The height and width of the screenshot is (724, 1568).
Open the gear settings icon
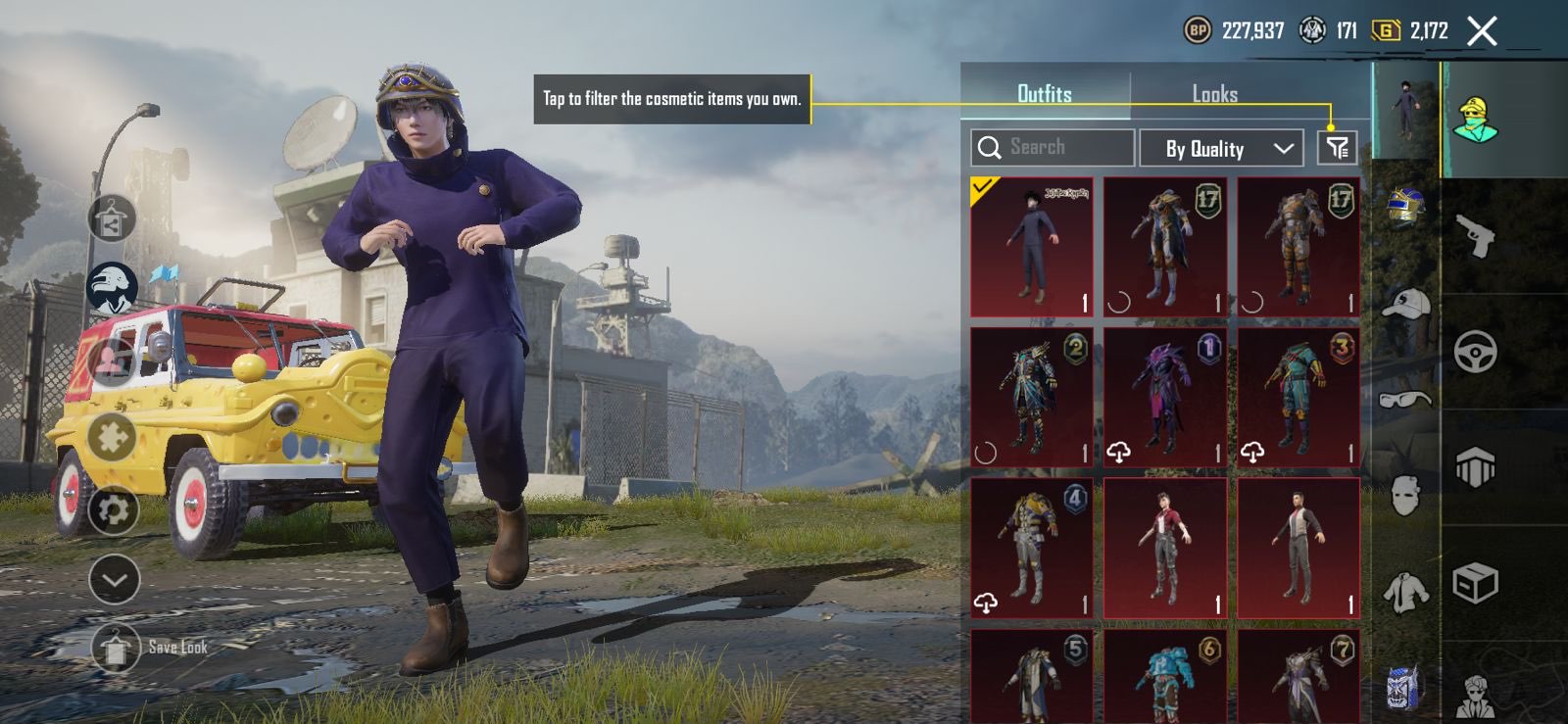114,509
